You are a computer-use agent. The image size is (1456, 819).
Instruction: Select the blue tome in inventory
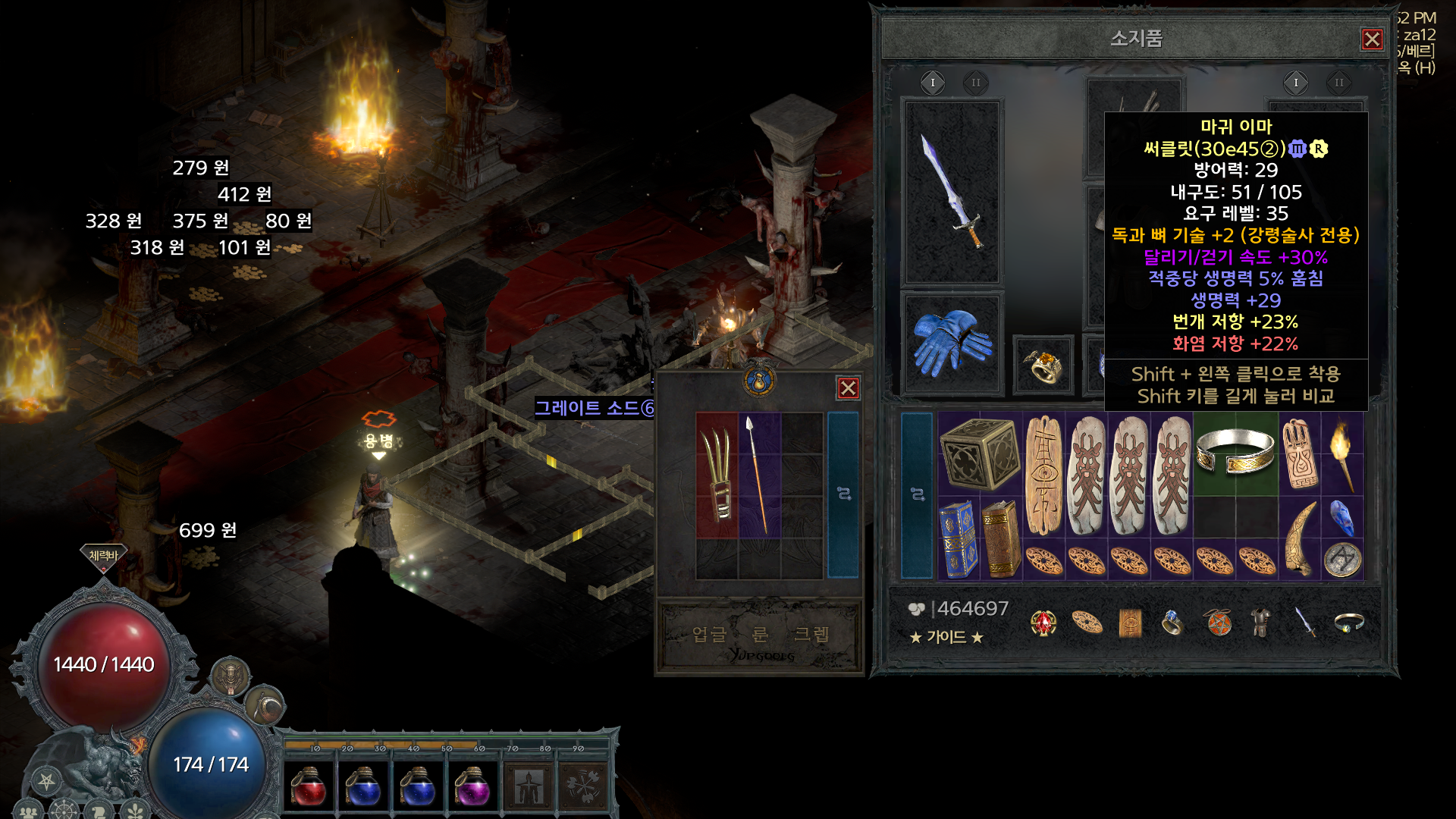pos(958,538)
